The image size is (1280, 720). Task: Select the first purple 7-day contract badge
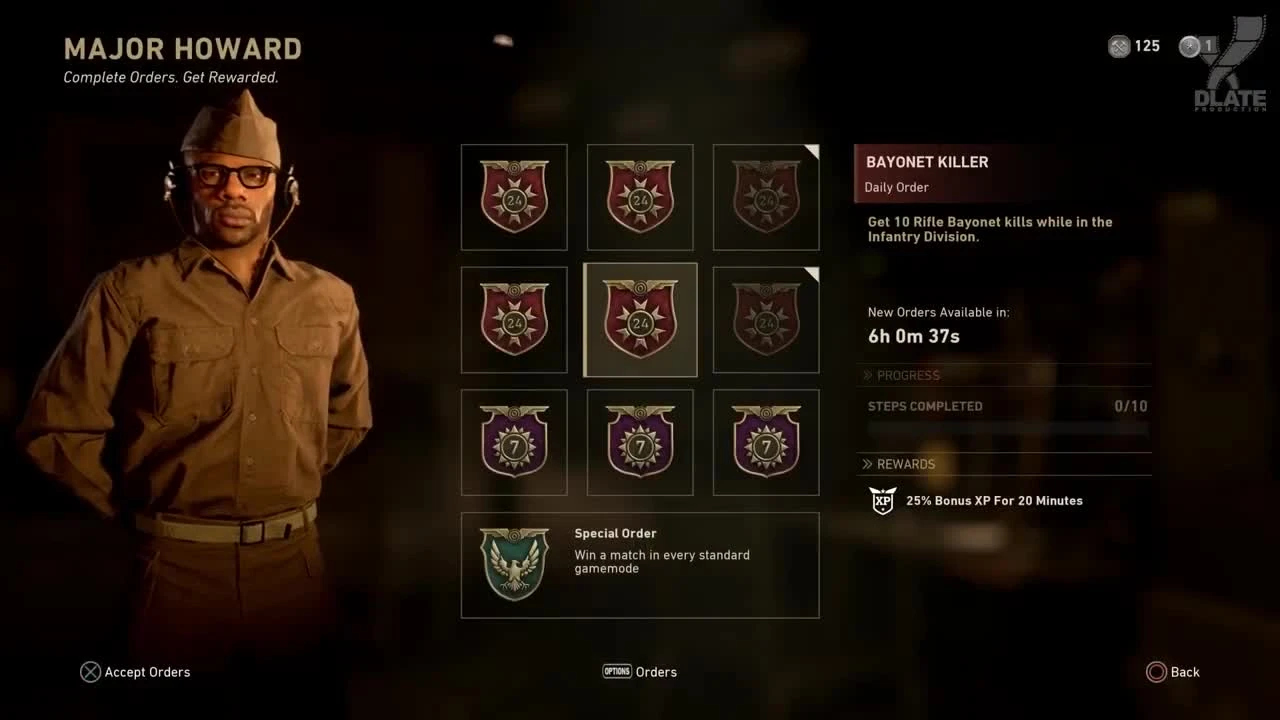click(514, 442)
